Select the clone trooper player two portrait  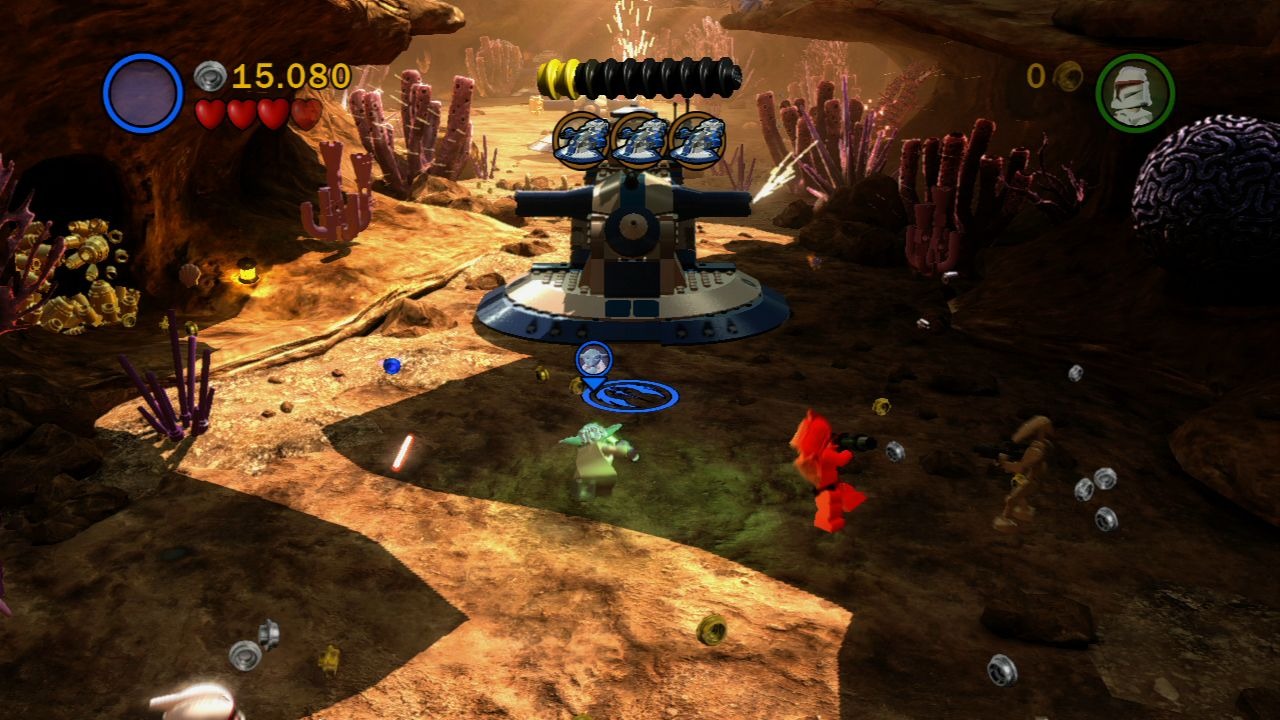click(1134, 93)
